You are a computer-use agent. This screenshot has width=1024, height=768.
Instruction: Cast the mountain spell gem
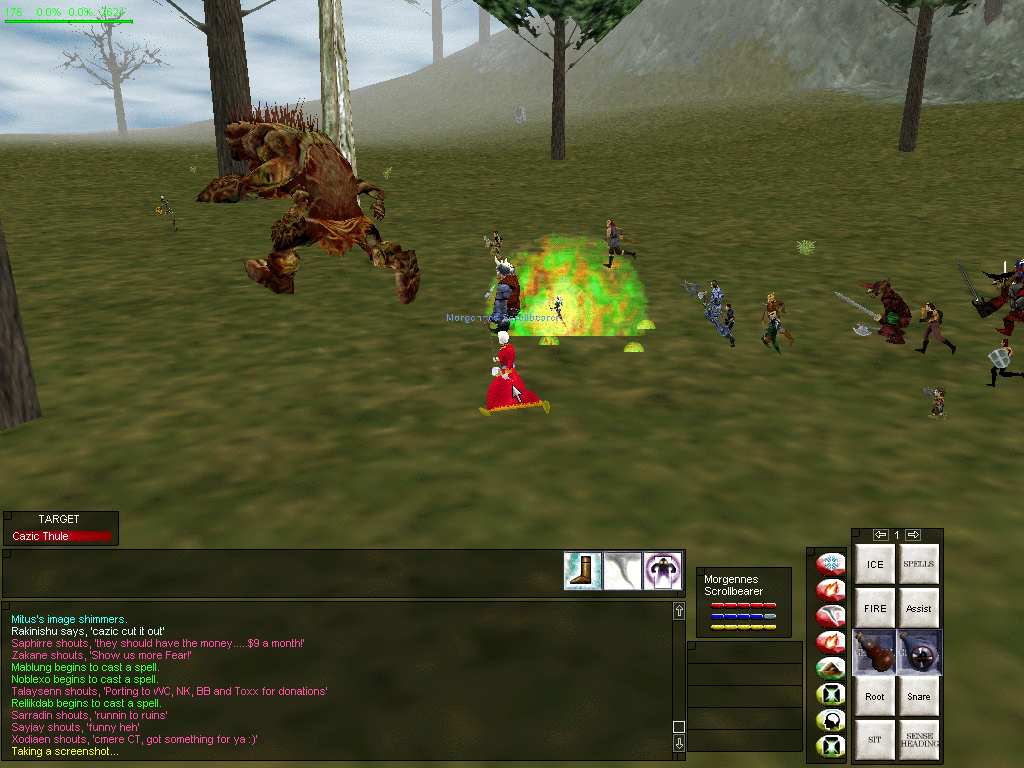(830, 668)
